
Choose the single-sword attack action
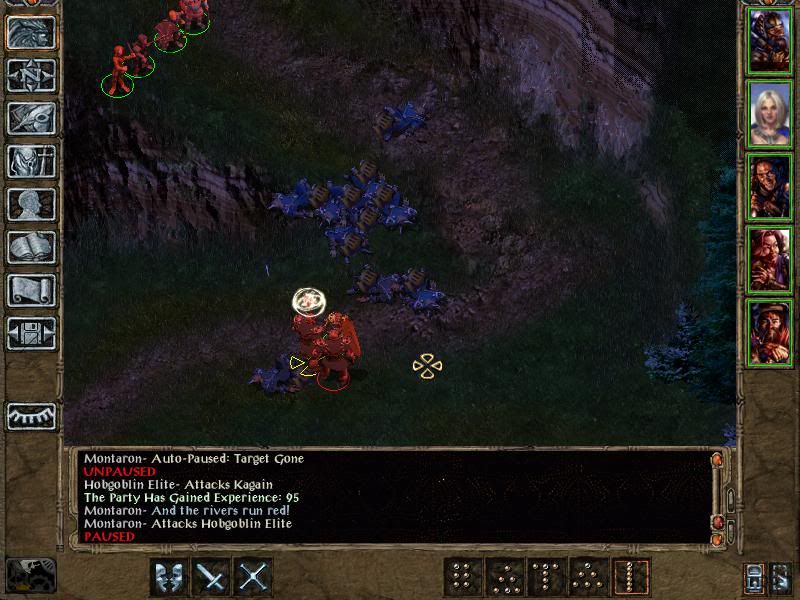click(212, 577)
